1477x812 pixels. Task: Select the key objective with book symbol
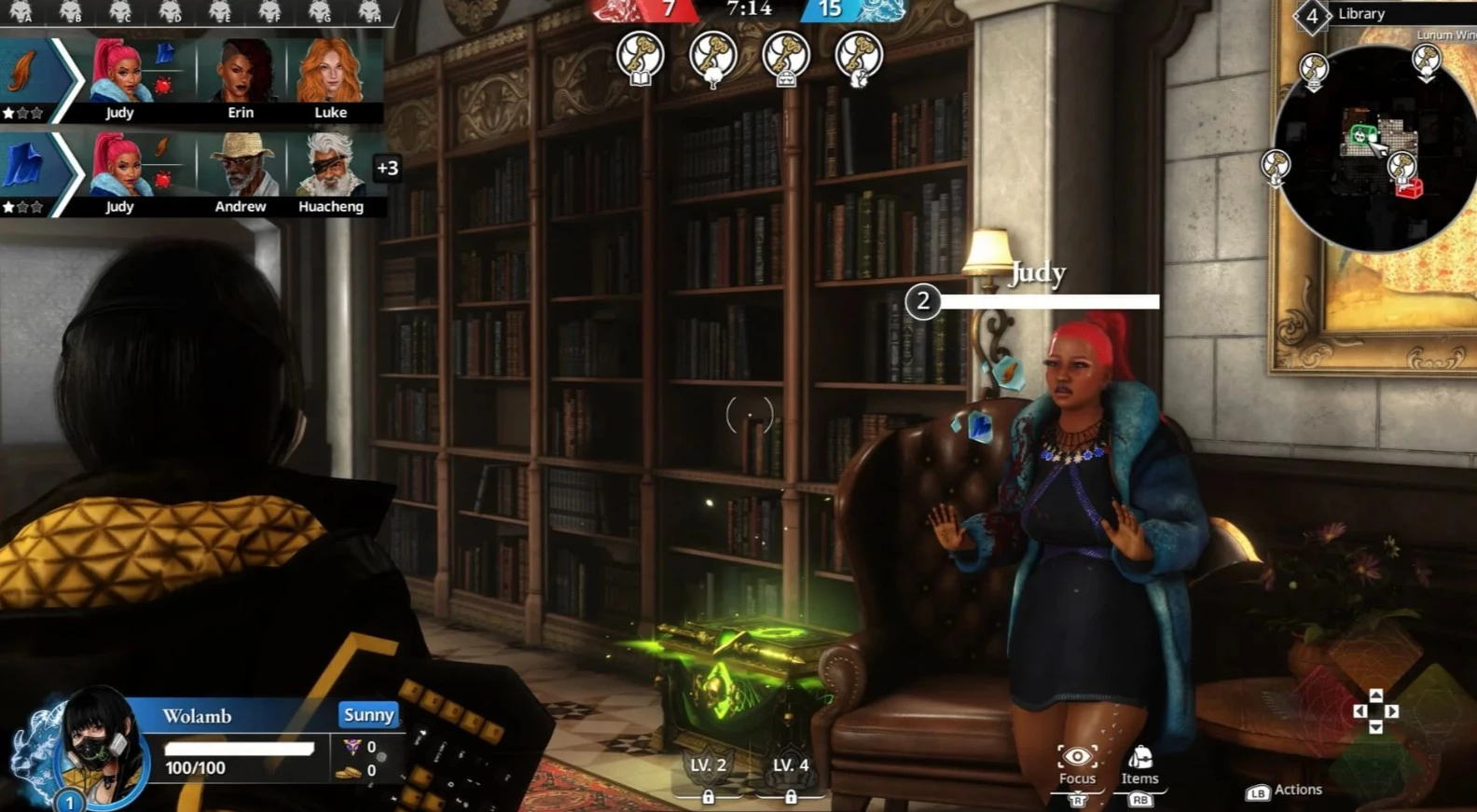pyautogui.click(x=640, y=56)
